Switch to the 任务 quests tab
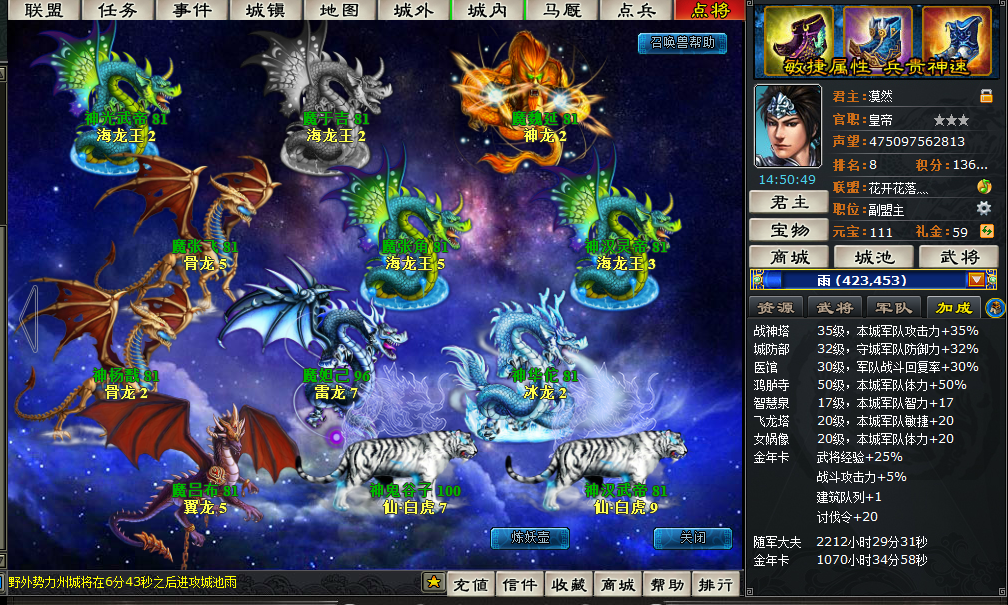Viewport: 1008px width, 605px height. tap(118, 10)
